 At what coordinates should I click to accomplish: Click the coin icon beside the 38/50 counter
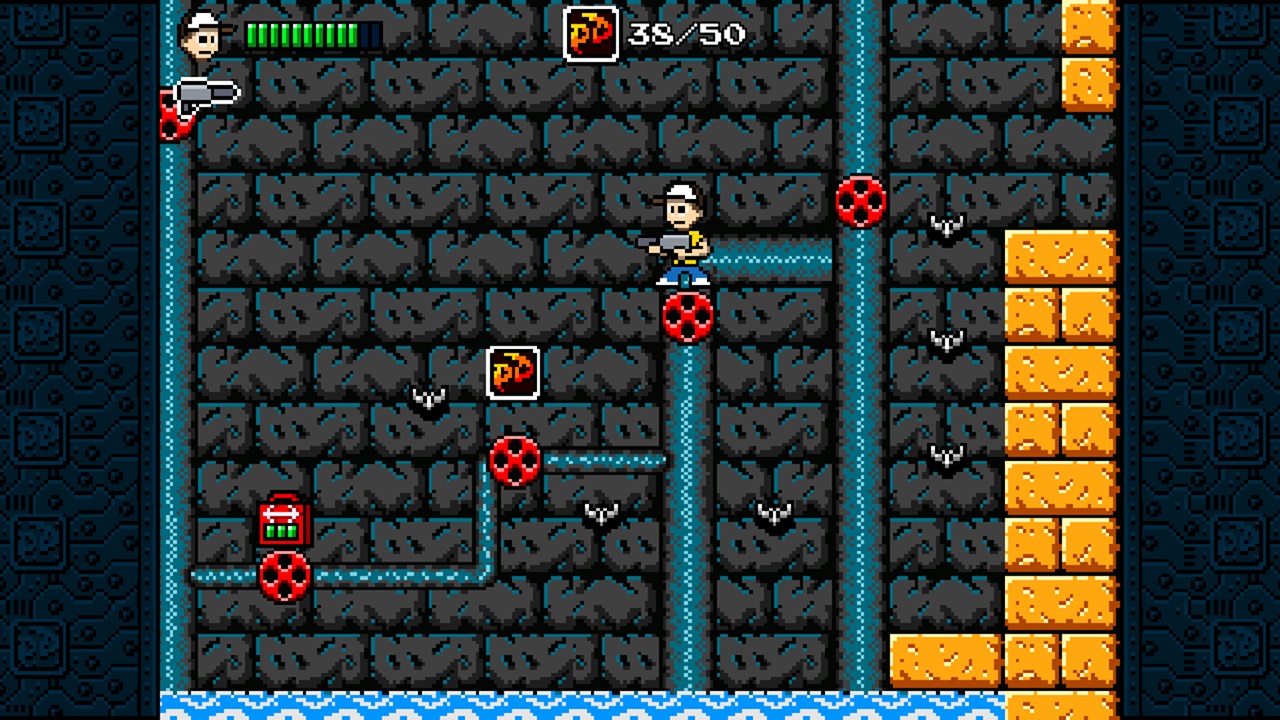coord(592,35)
